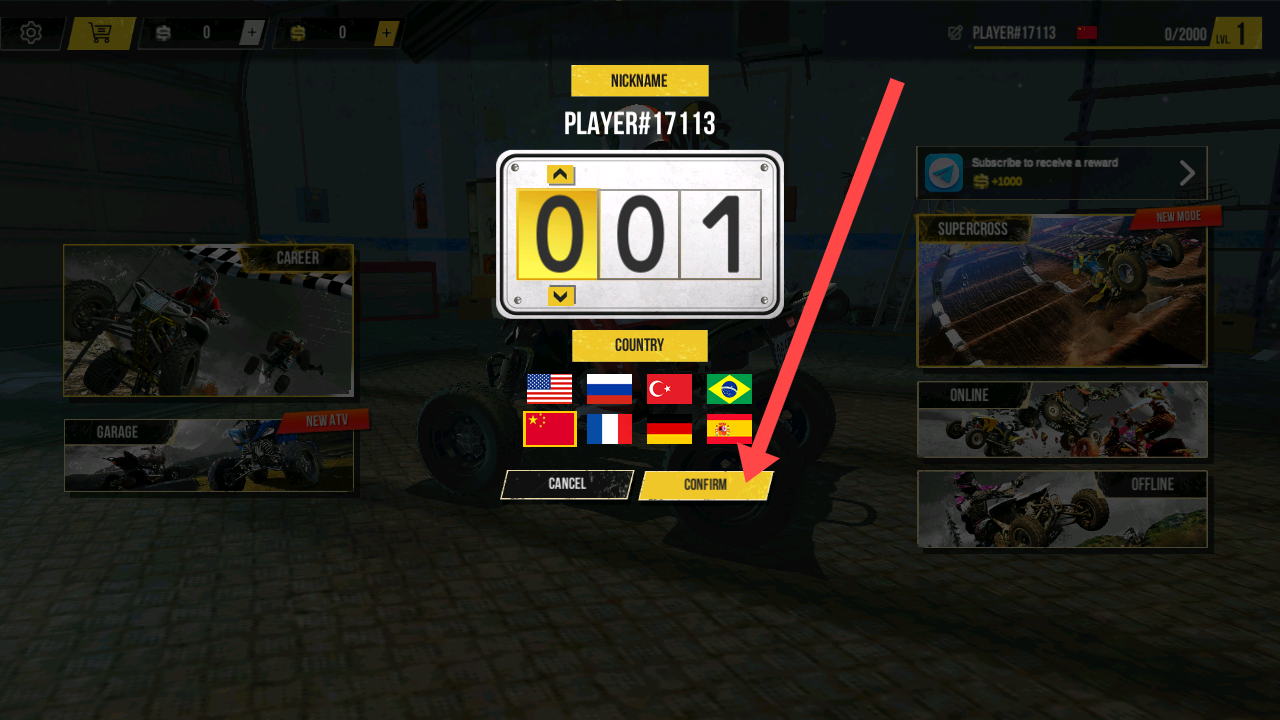The width and height of the screenshot is (1280, 720).
Task: Select the Russian flag as country
Action: 609,389
